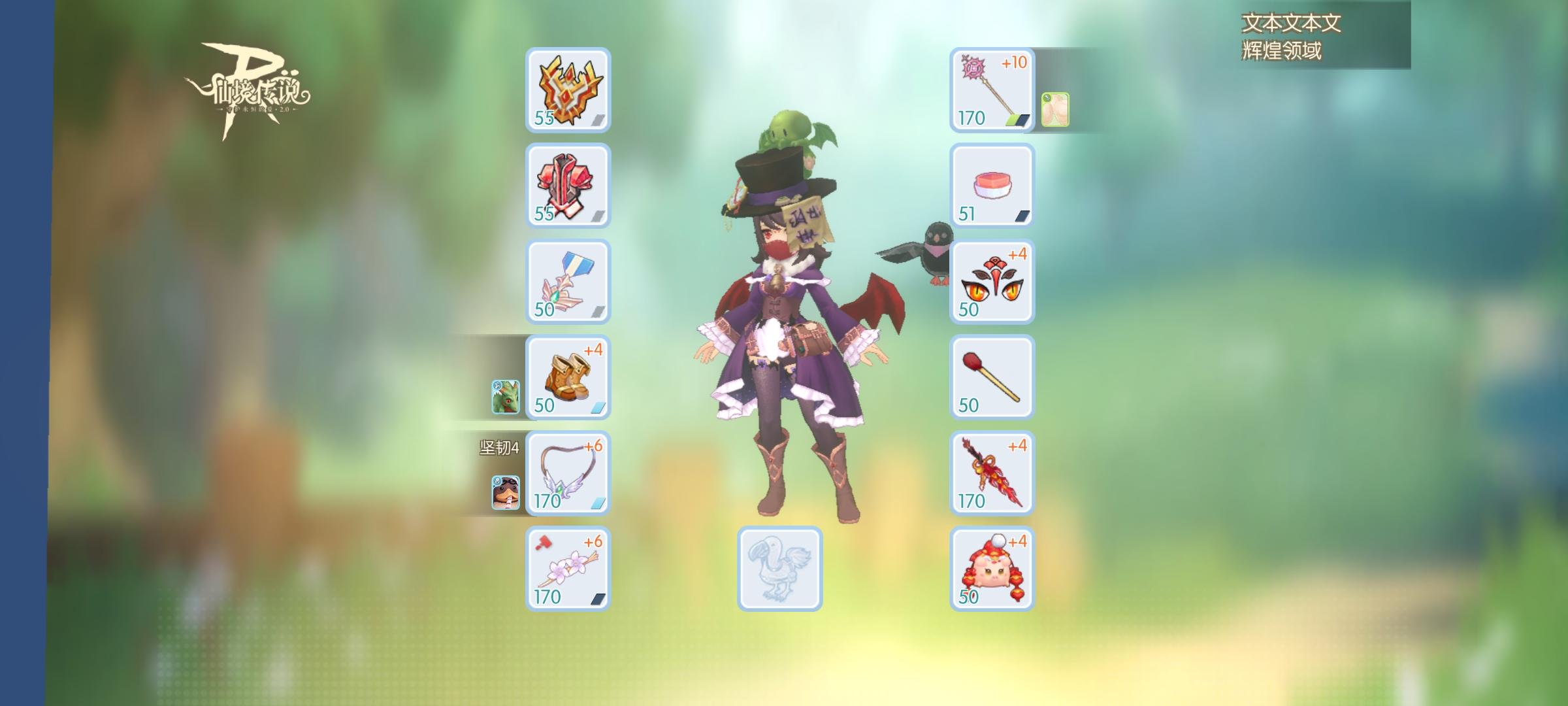The width and height of the screenshot is (1568, 706).
Task: Select the medal accessory slot
Action: (x=567, y=281)
